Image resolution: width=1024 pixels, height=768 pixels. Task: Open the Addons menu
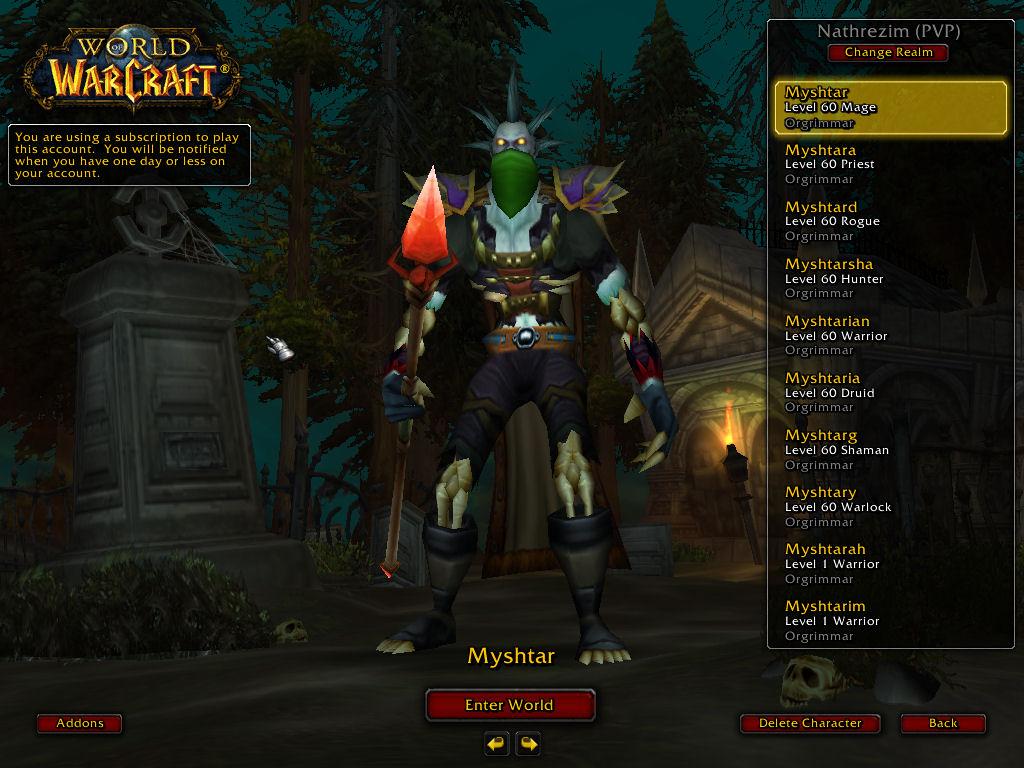click(x=80, y=723)
